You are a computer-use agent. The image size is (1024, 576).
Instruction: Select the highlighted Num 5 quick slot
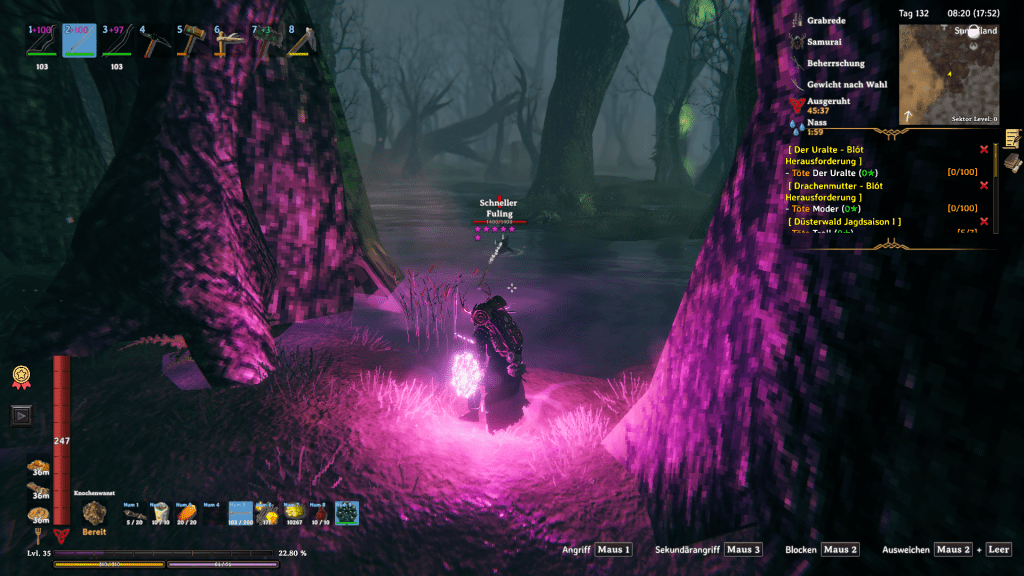240,513
